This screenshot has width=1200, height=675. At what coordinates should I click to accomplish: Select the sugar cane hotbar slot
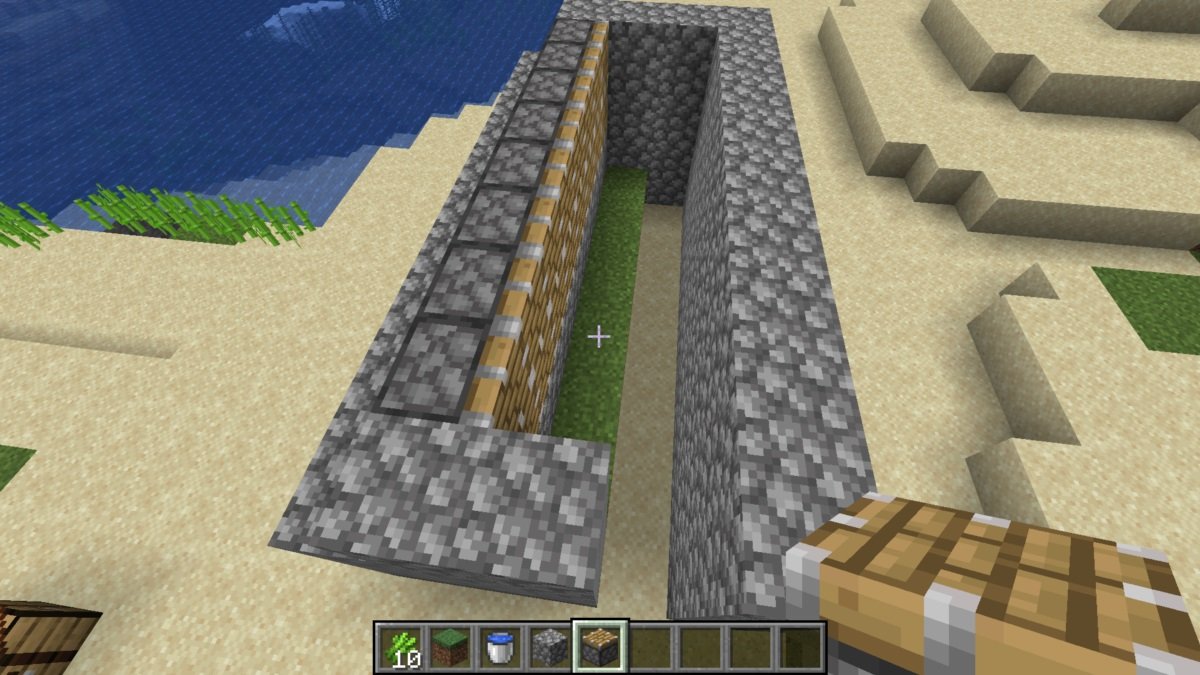tap(400, 648)
